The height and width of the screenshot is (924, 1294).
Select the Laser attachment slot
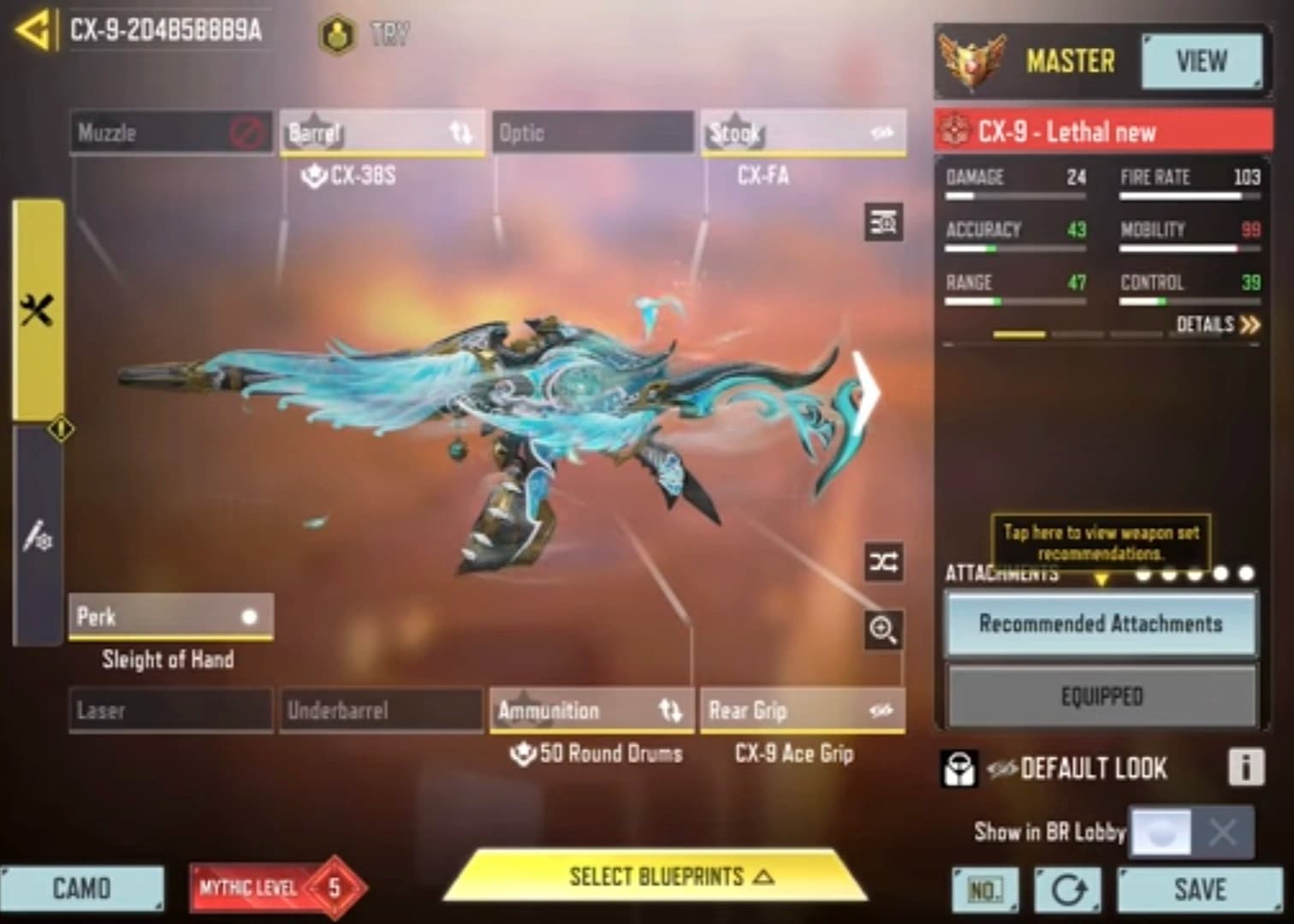(170, 711)
